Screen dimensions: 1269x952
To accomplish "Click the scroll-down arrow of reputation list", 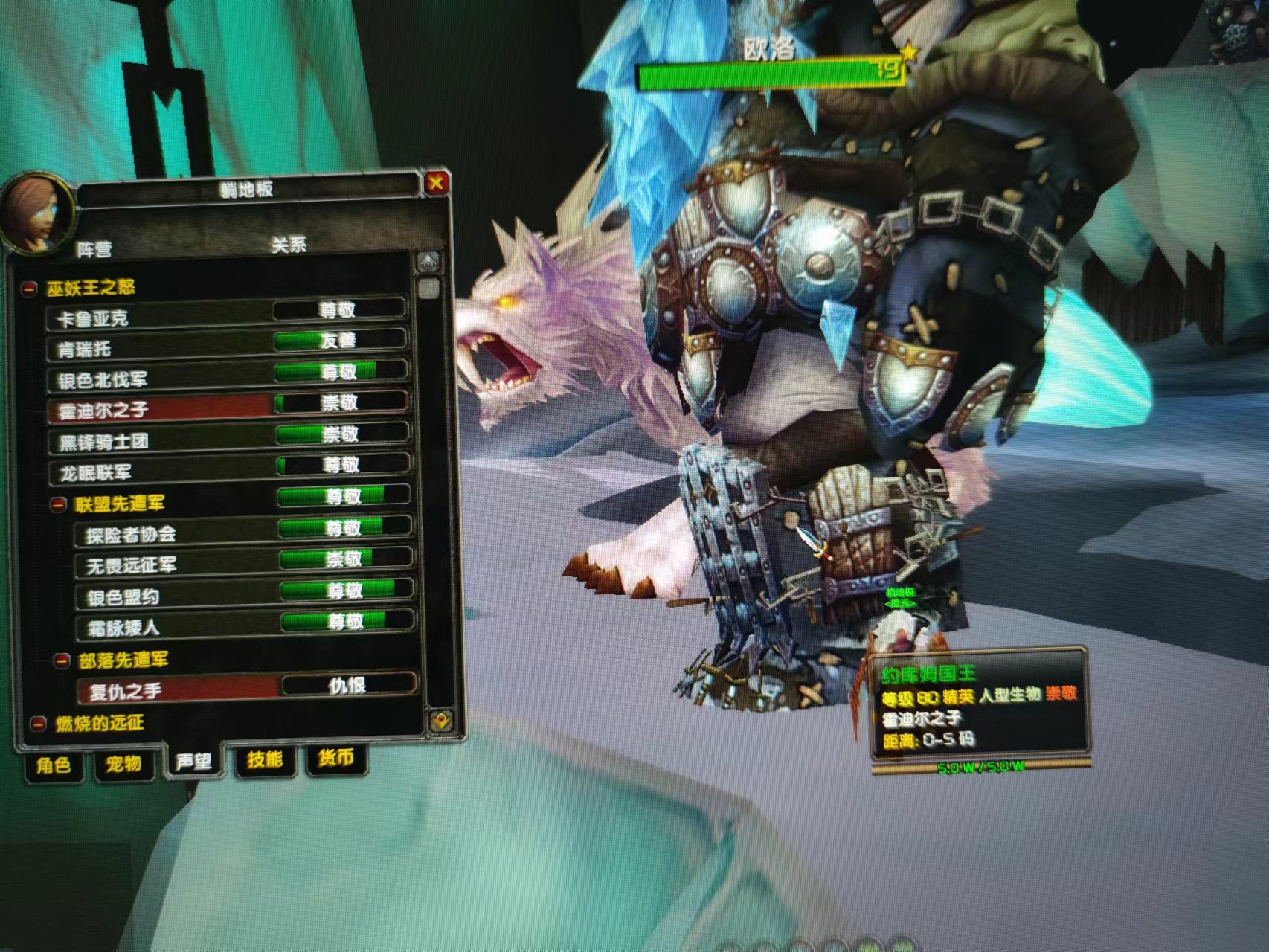I will point(440,719).
